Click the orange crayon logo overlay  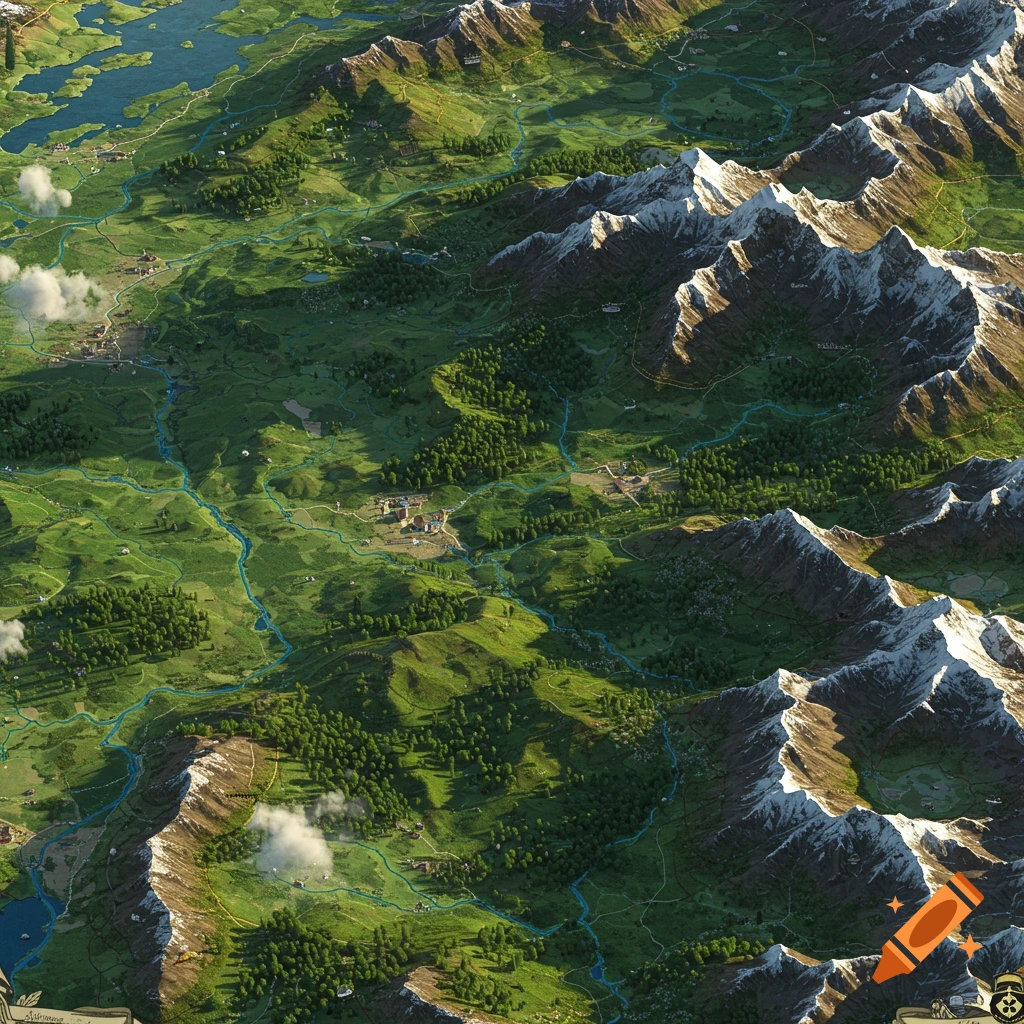[x=928, y=926]
